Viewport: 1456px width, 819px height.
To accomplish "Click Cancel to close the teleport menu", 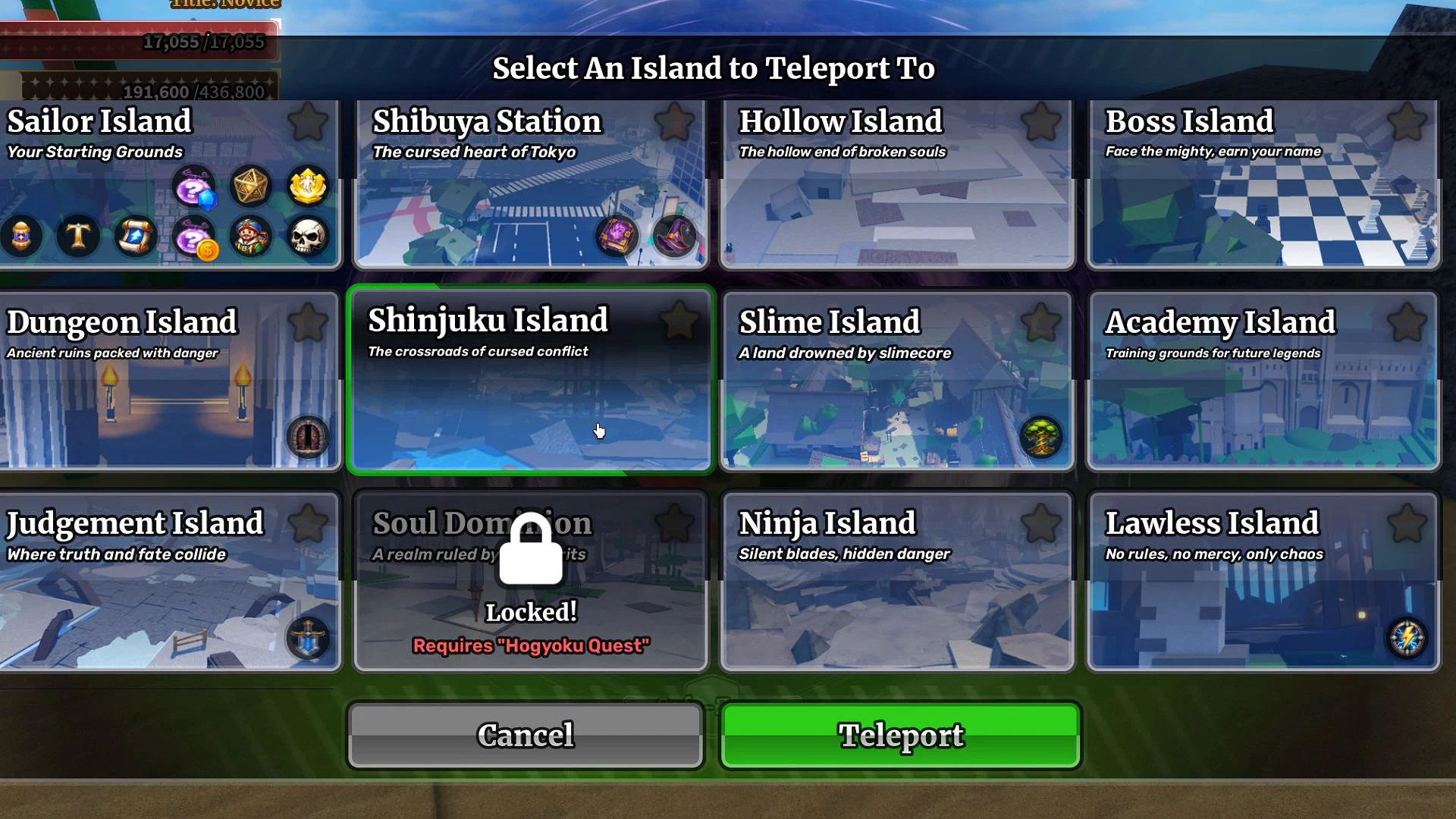I will click(x=526, y=734).
